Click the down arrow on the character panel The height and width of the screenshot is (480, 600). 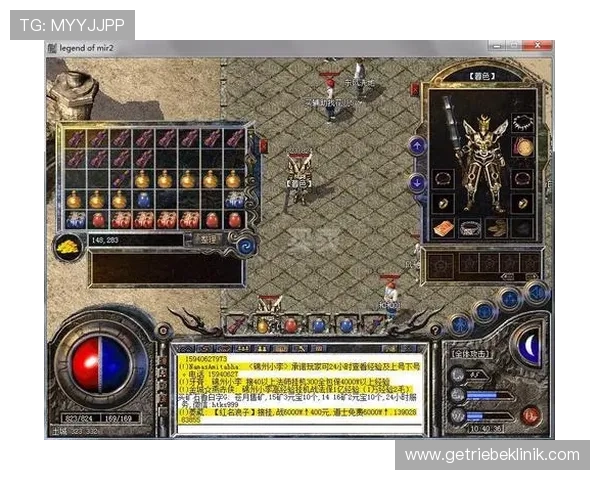tap(417, 181)
